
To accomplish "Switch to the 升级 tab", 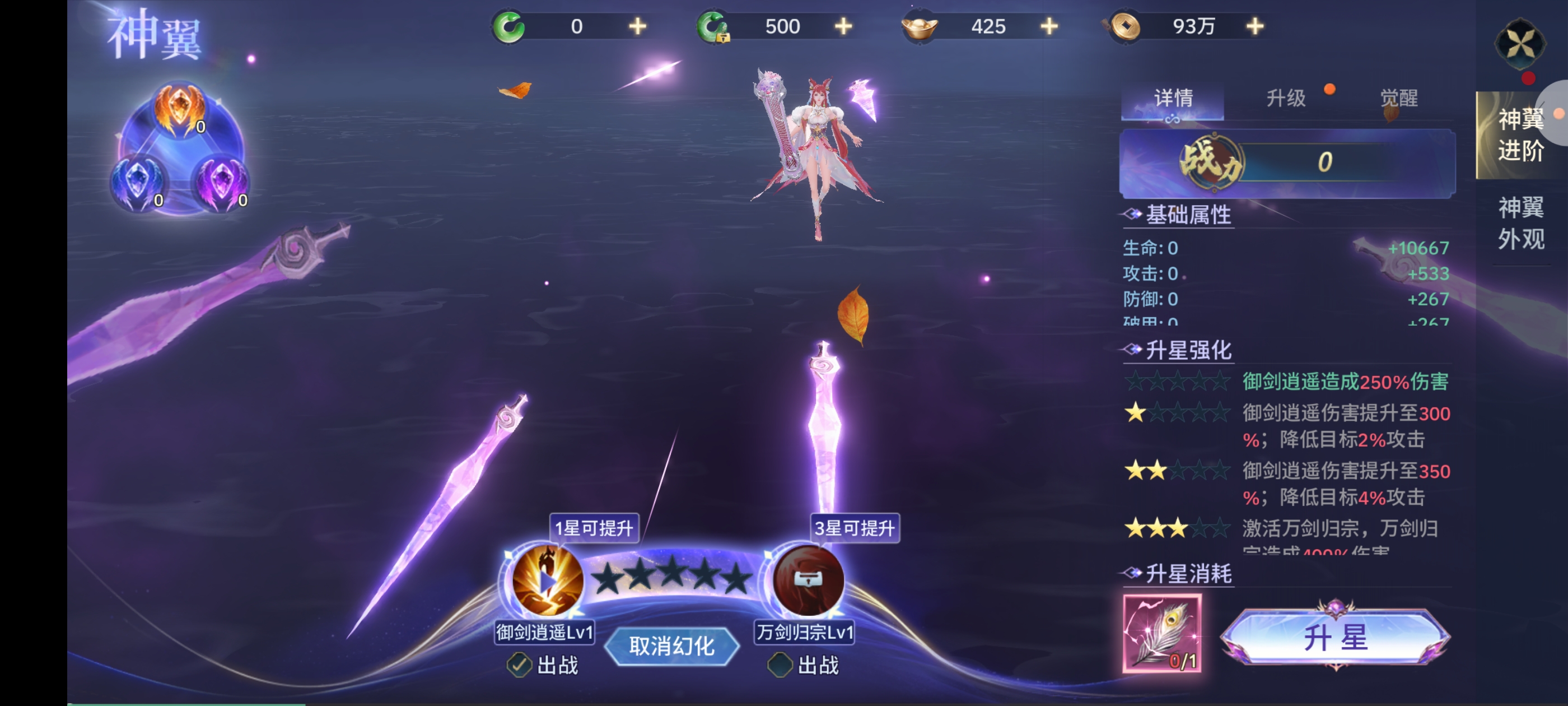I will [1286, 99].
